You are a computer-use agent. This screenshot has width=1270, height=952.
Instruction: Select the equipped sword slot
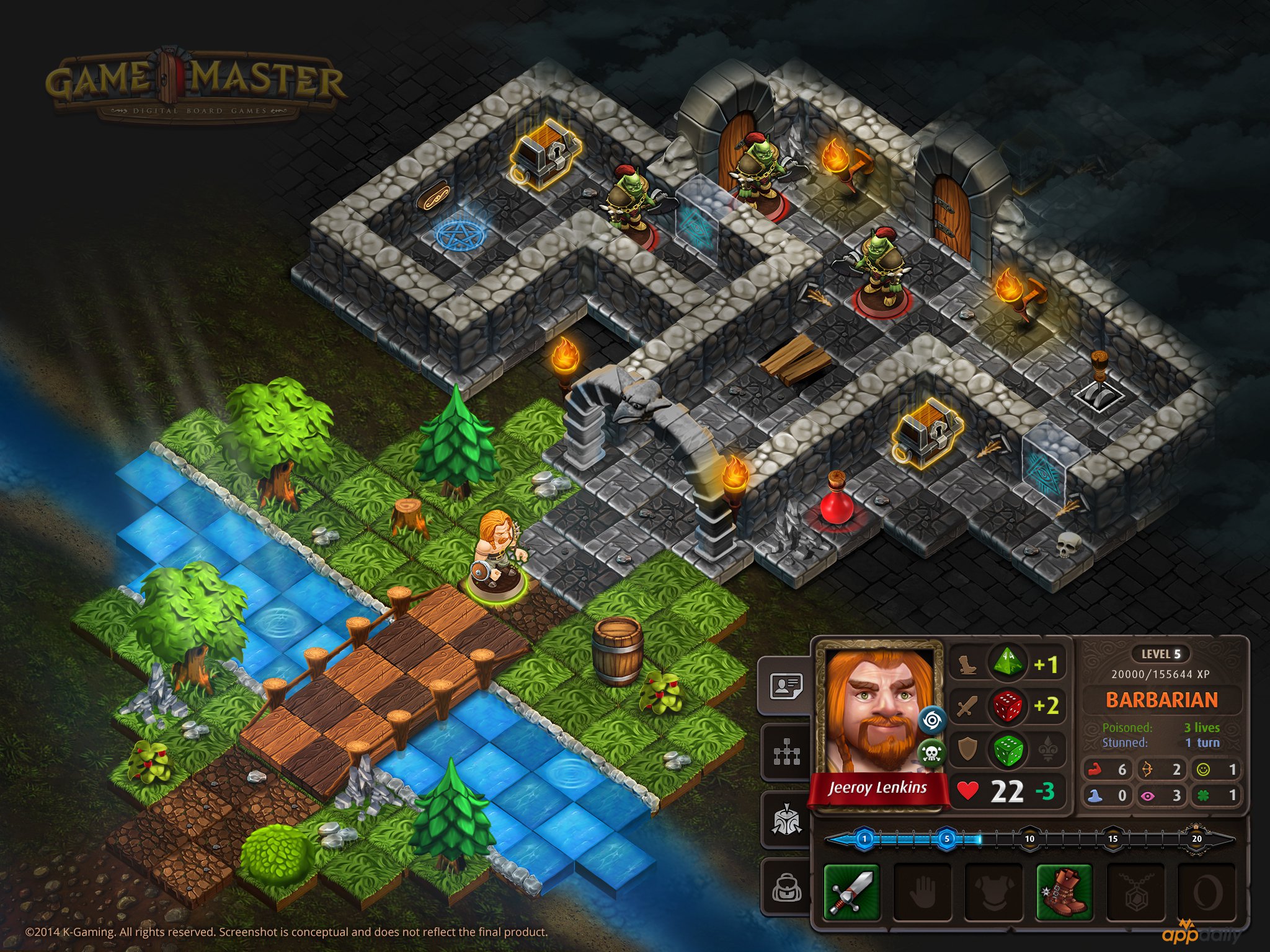point(851,892)
